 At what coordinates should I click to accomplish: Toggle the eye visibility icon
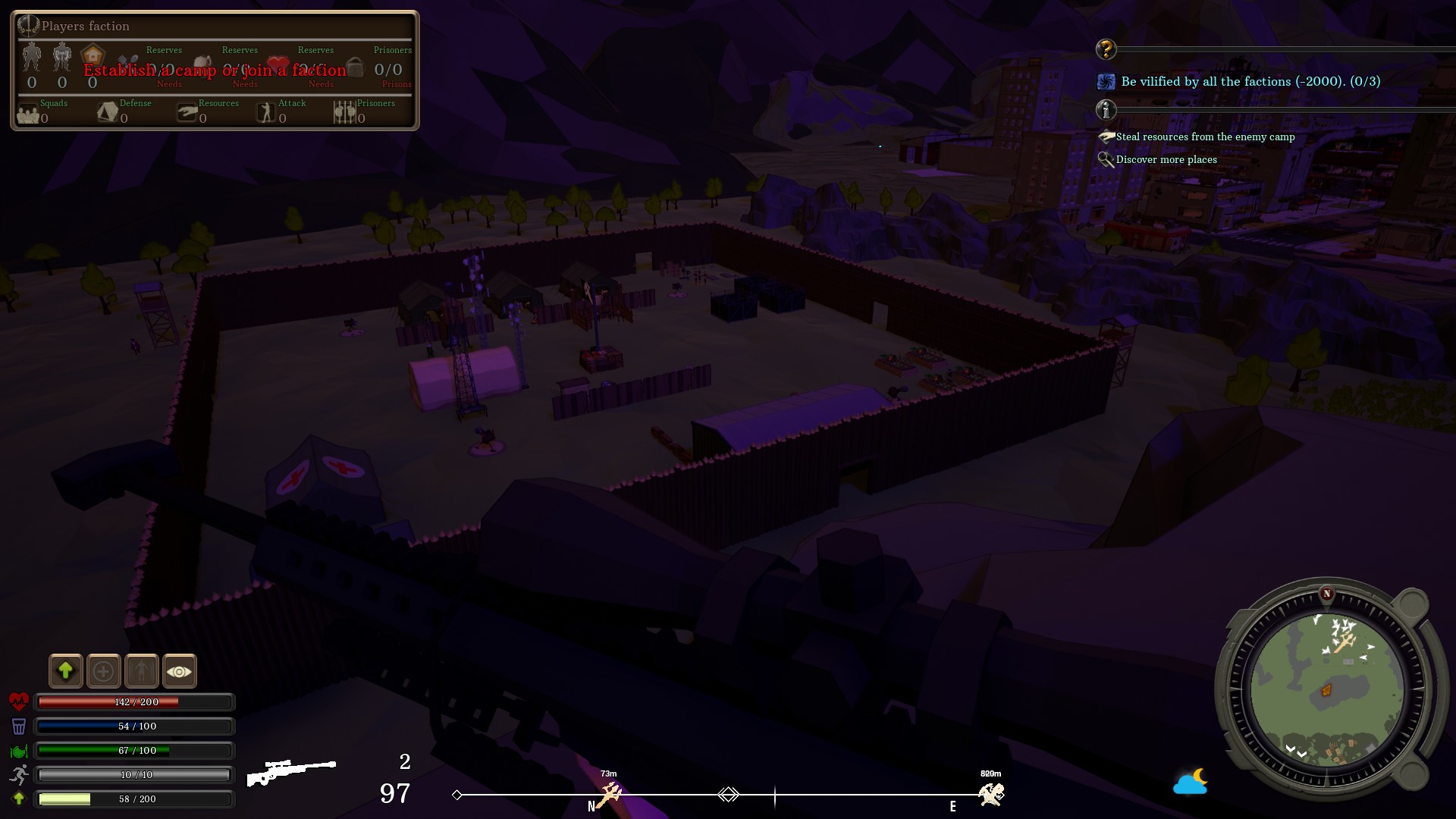(179, 671)
